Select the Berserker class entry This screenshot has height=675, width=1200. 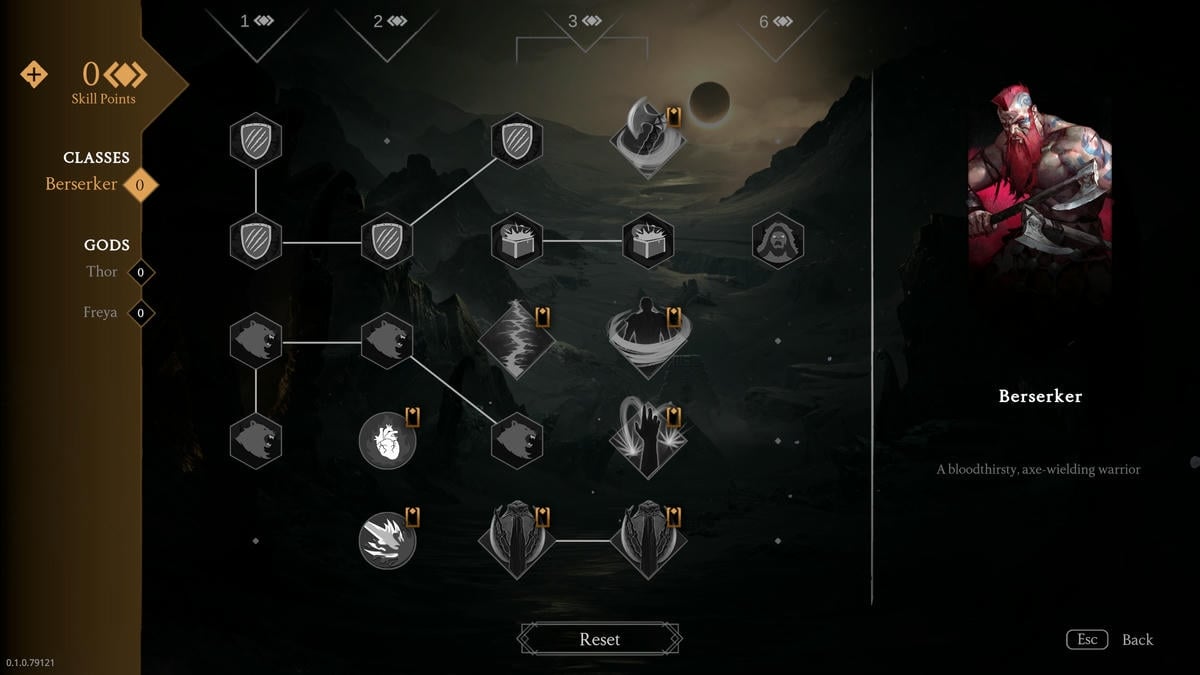[x=81, y=184]
